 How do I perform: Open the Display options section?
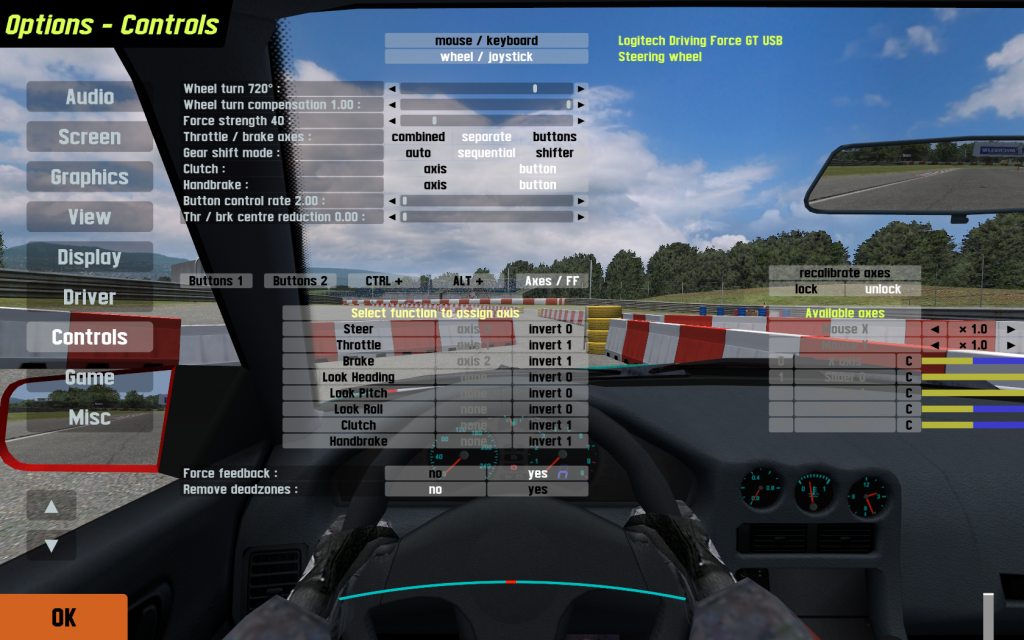pyautogui.click(x=90, y=257)
